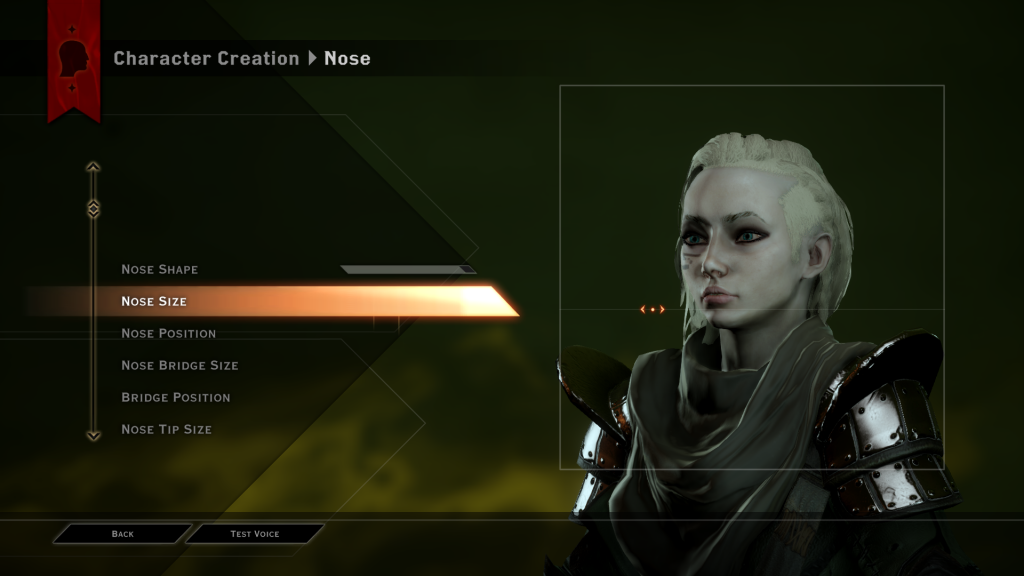Click the list's top up arrow
Viewport: 1024px width, 576px height.
(93, 167)
